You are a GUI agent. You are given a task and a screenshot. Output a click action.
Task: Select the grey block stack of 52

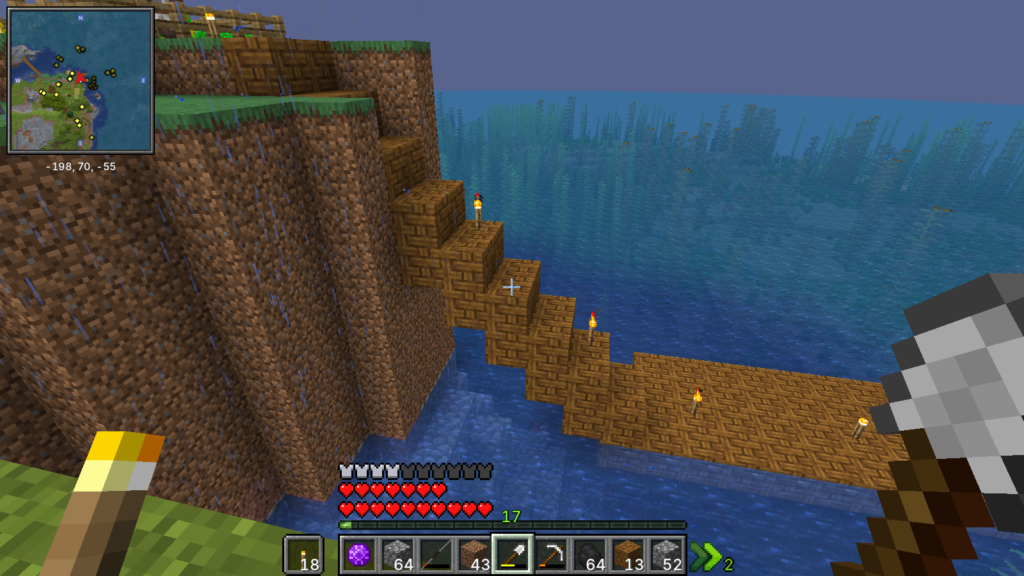pos(666,554)
